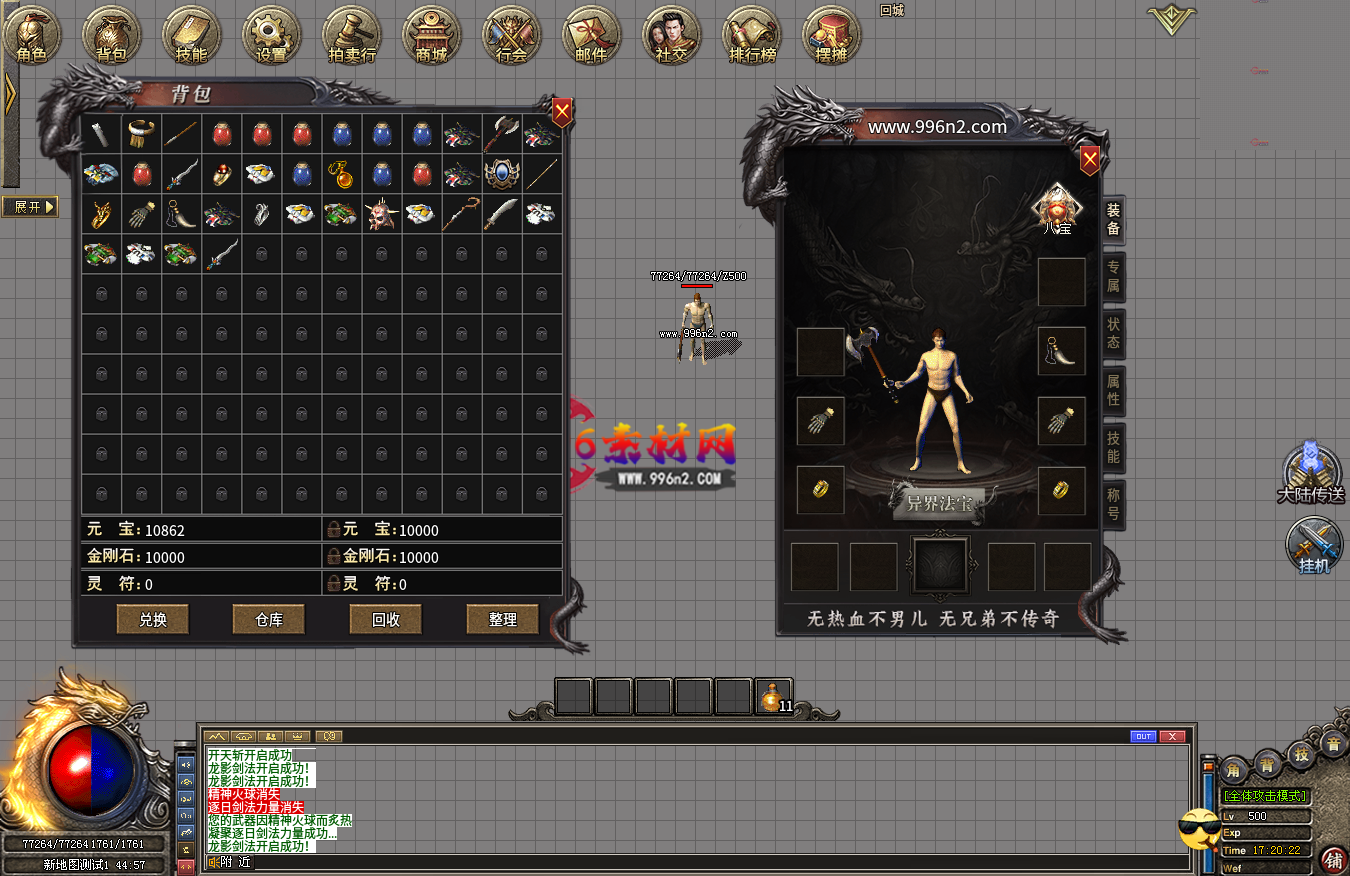The width and height of the screenshot is (1350, 876).
Task: Open the 拍卖行 auction house
Action: pos(352,36)
